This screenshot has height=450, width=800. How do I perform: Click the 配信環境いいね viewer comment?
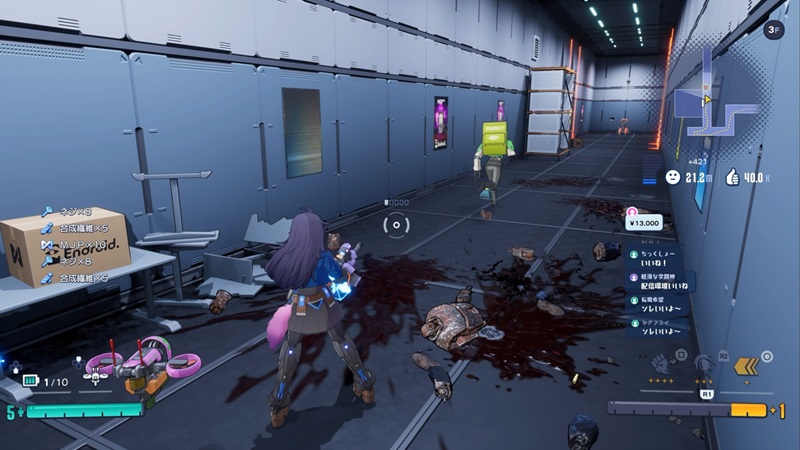(662, 282)
